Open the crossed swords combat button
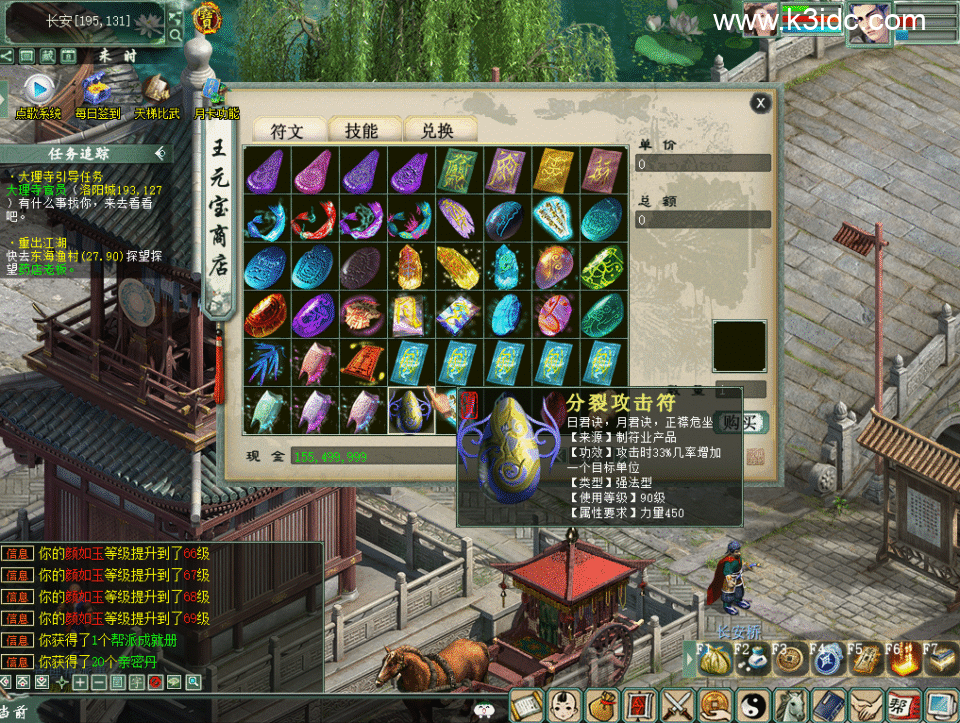The width and height of the screenshot is (960, 723). (678, 705)
